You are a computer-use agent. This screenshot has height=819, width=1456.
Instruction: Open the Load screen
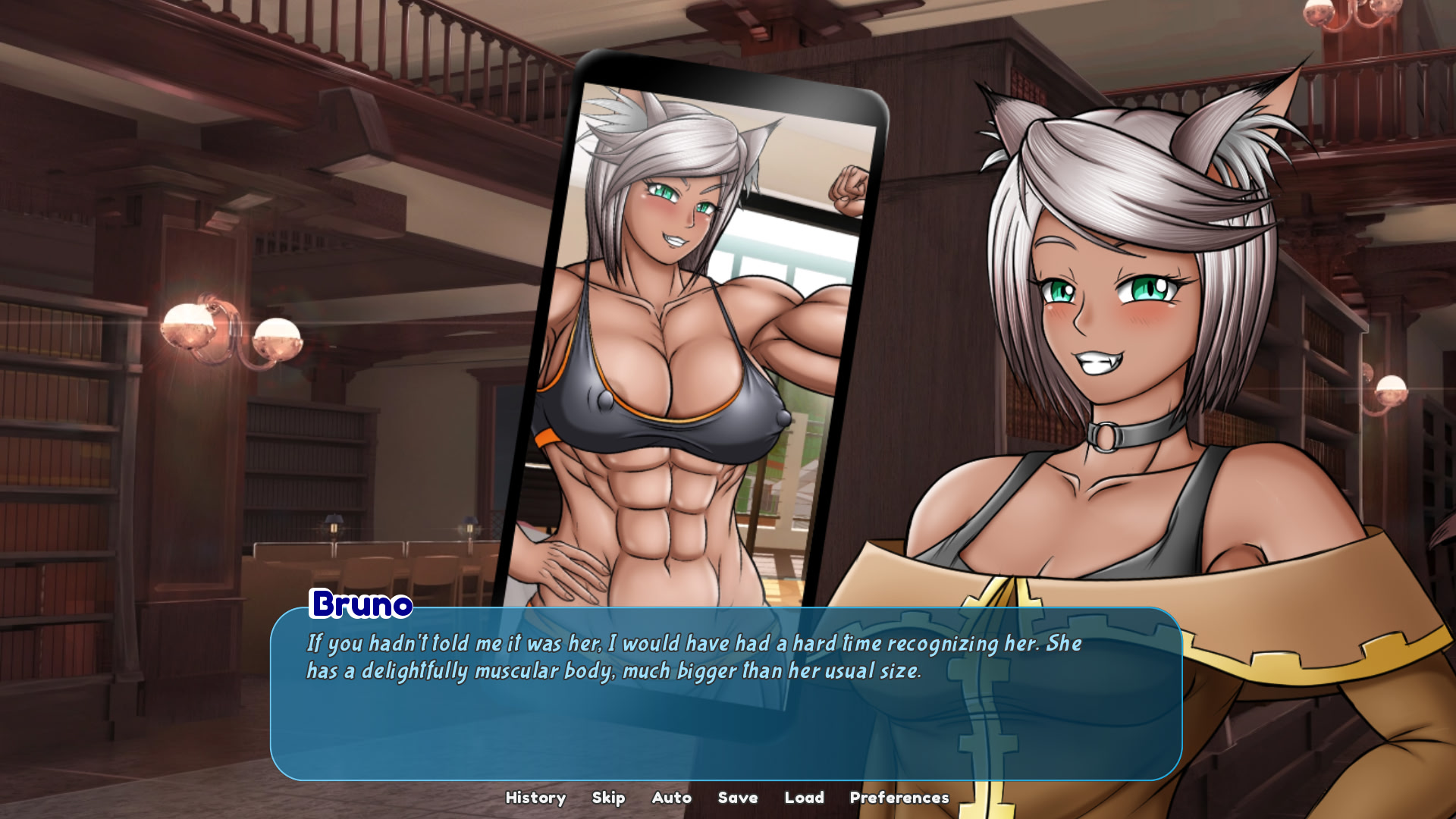(805, 798)
